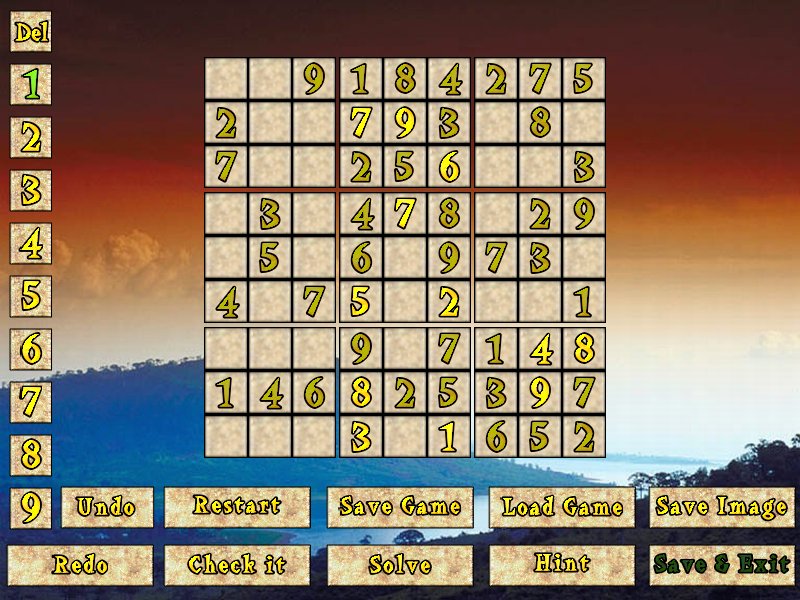Redo the previous move

[x=81, y=565]
